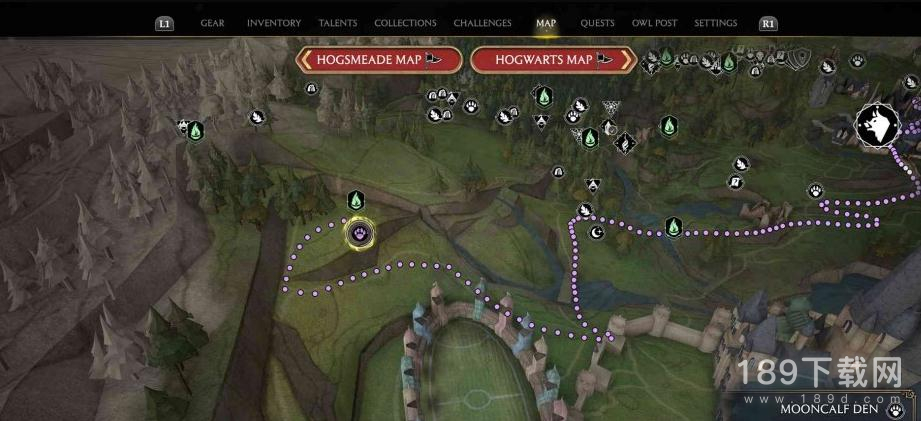Click the large white beast map marker
The image size is (921, 421).
pos(877,127)
